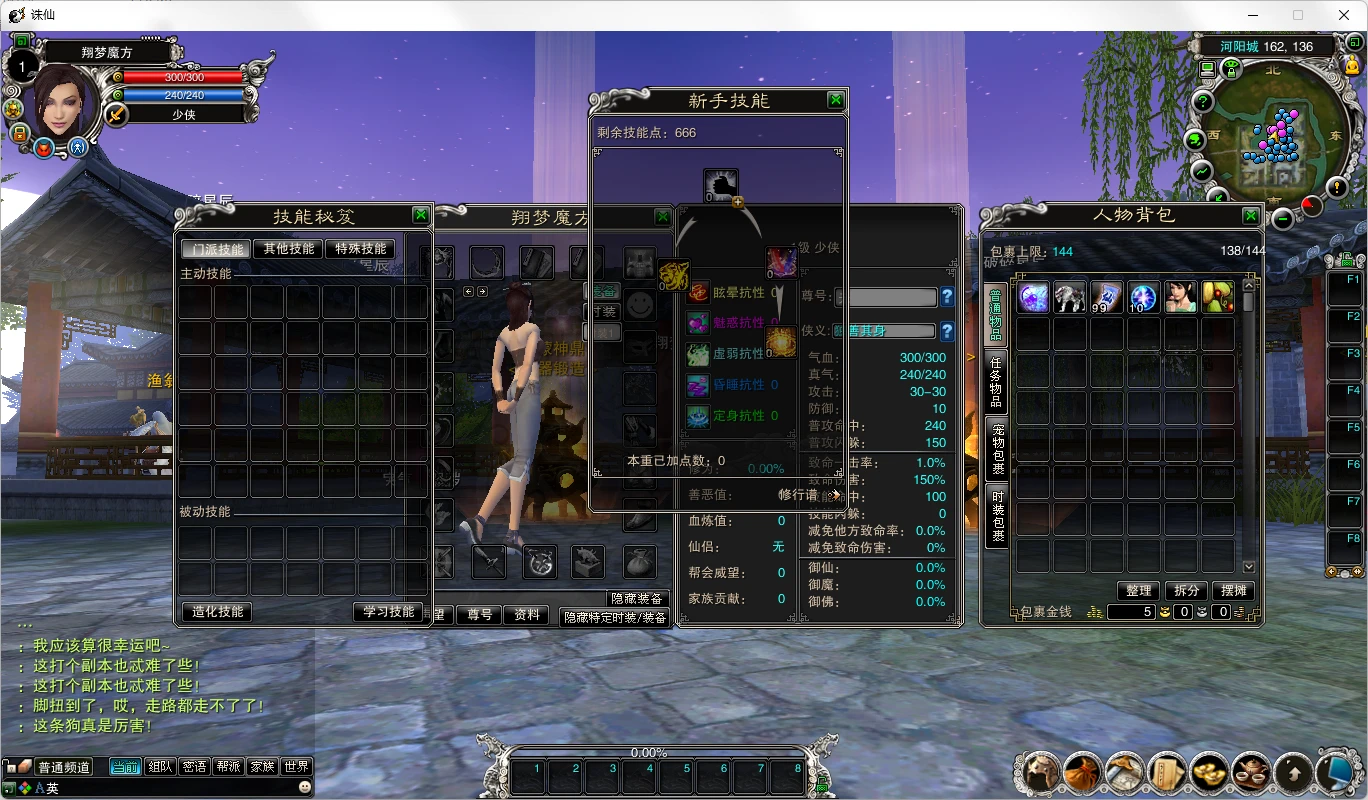Show the 时装包裹 tab
1368x800 pixels.
click(997, 516)
